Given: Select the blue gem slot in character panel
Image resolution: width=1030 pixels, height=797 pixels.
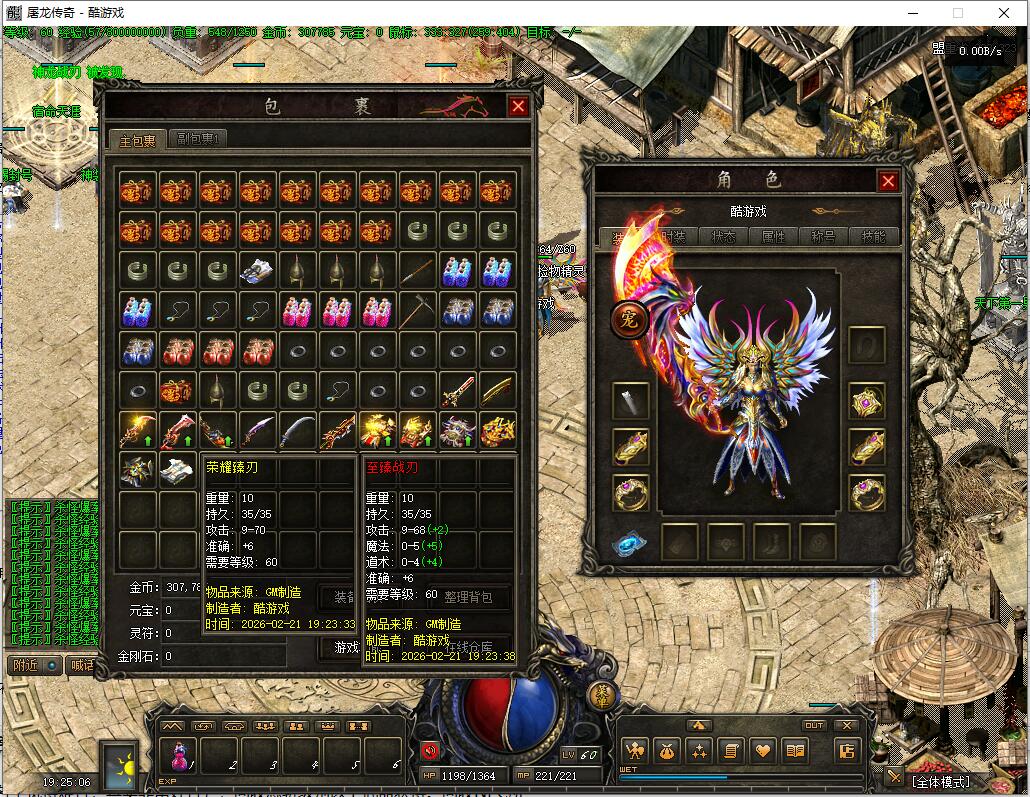Looking at the screenshot, I should coord(630,543).
